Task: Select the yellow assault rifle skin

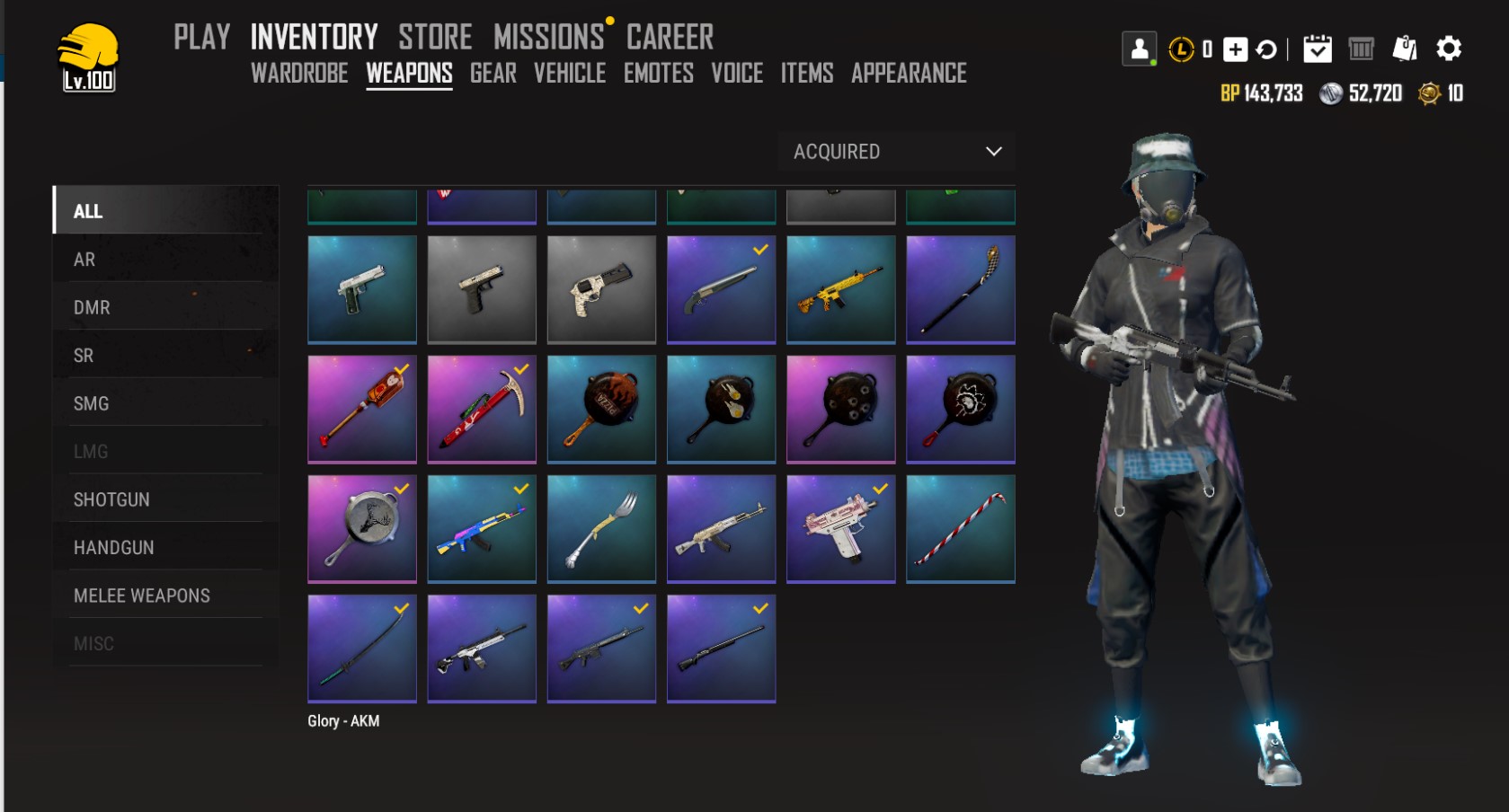Action: 840,289
